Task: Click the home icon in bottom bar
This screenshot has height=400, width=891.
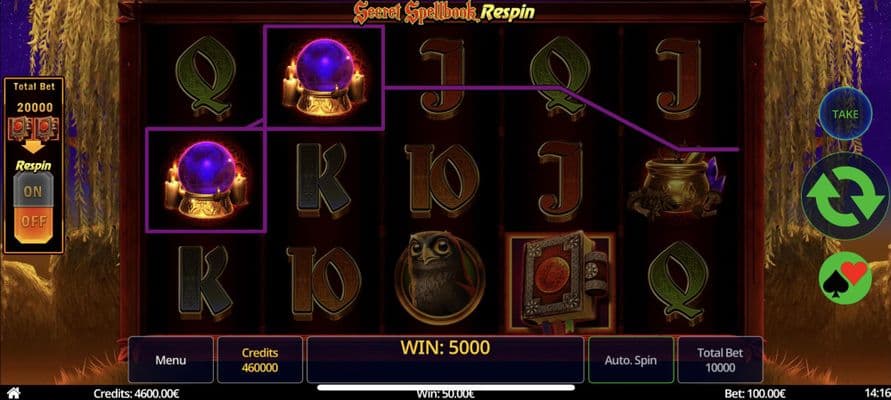Action: point(12,393)
